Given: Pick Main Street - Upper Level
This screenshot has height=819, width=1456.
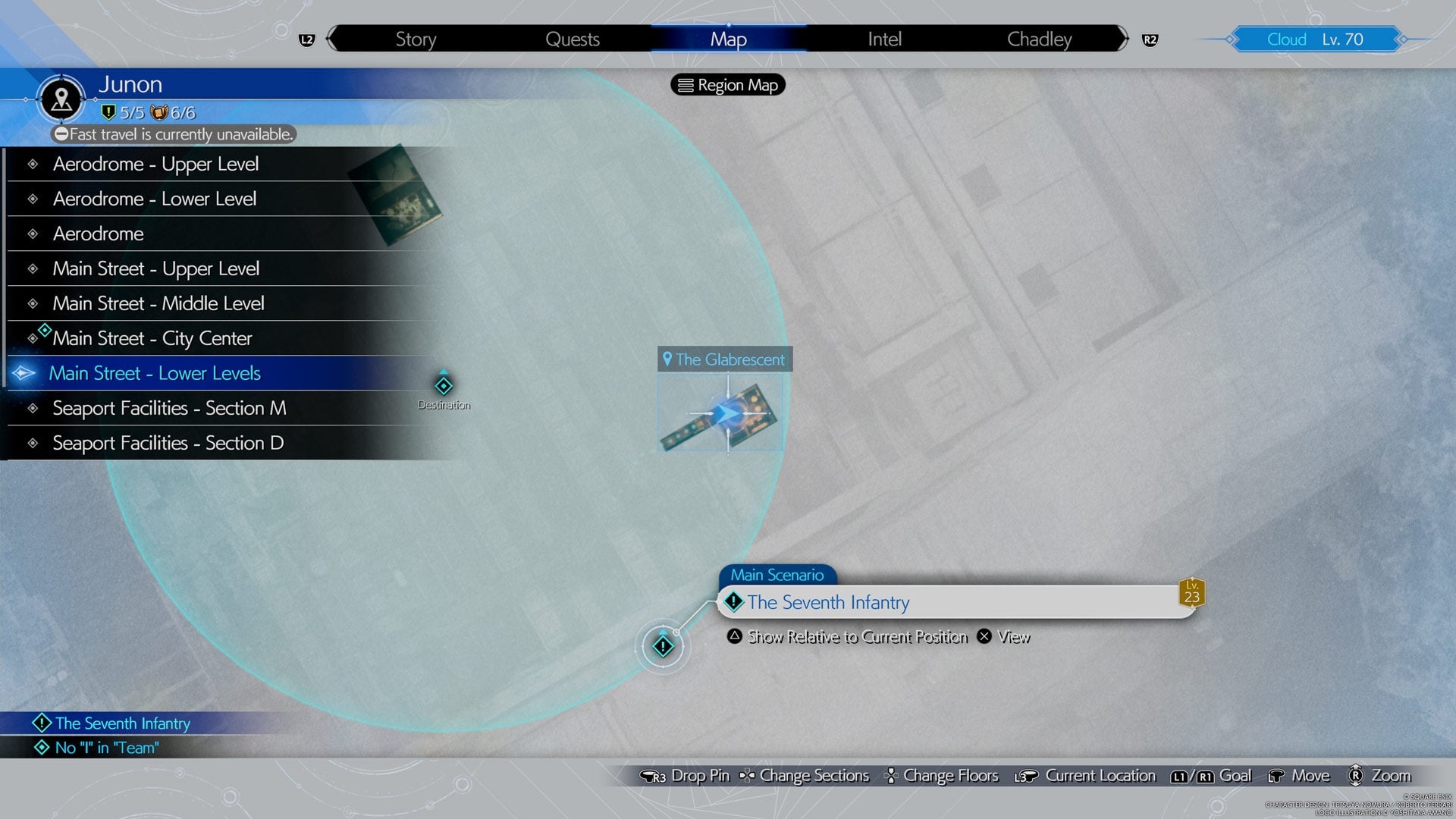Looking at the screenshot, I should pos(156,268).
